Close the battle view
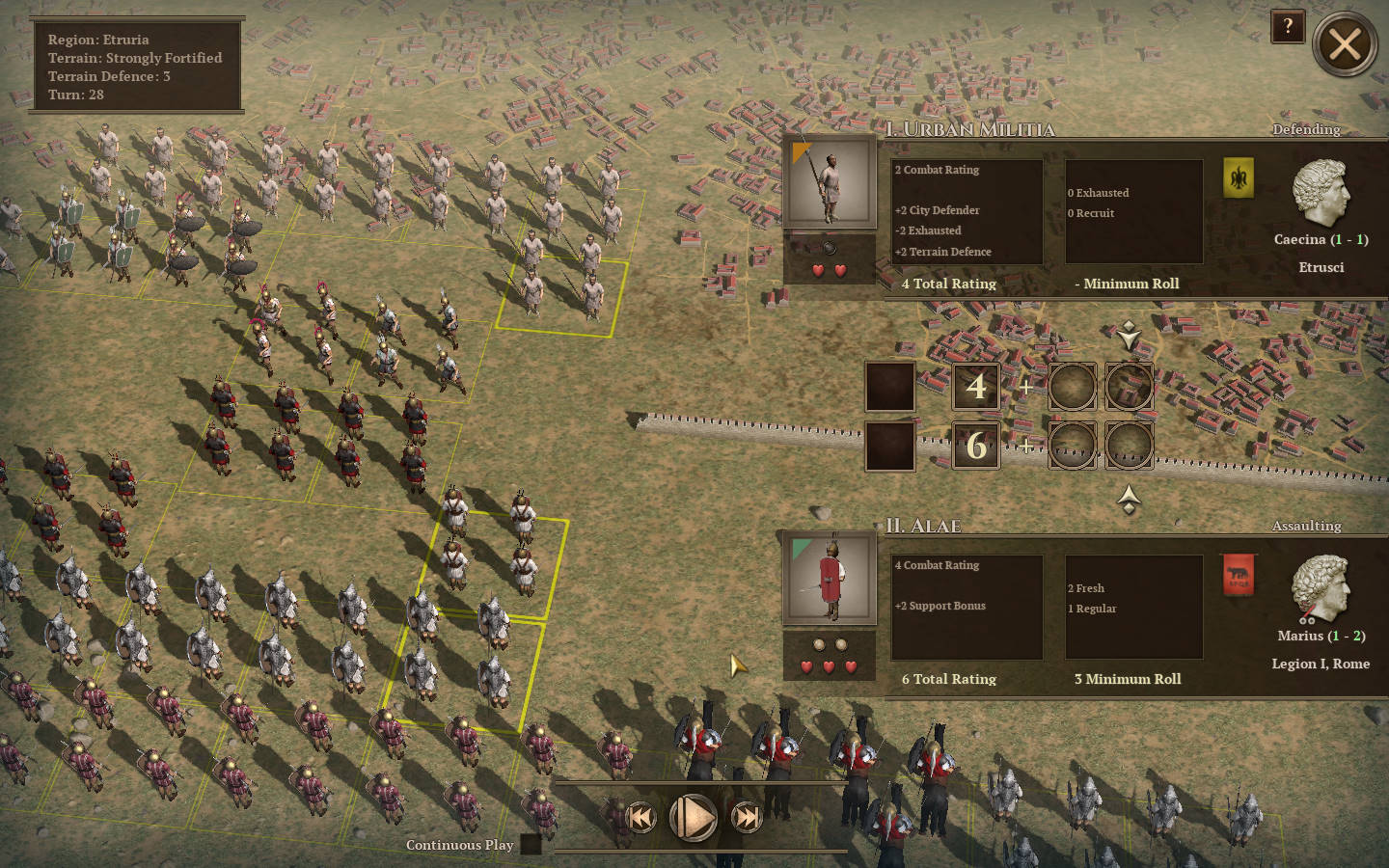This screenshot has width=1389, height=868. tap(1345, 43)
